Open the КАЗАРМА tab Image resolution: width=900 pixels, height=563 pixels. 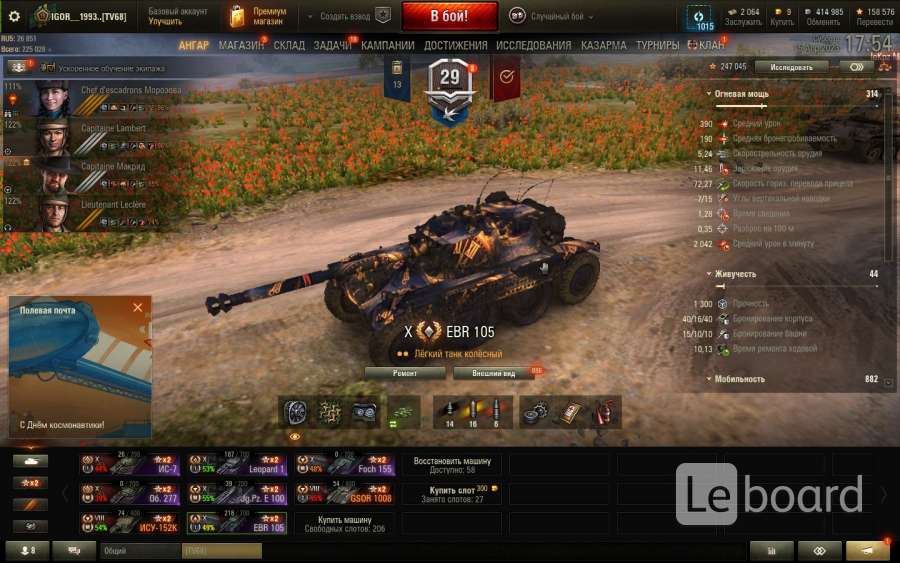[603, 45]
